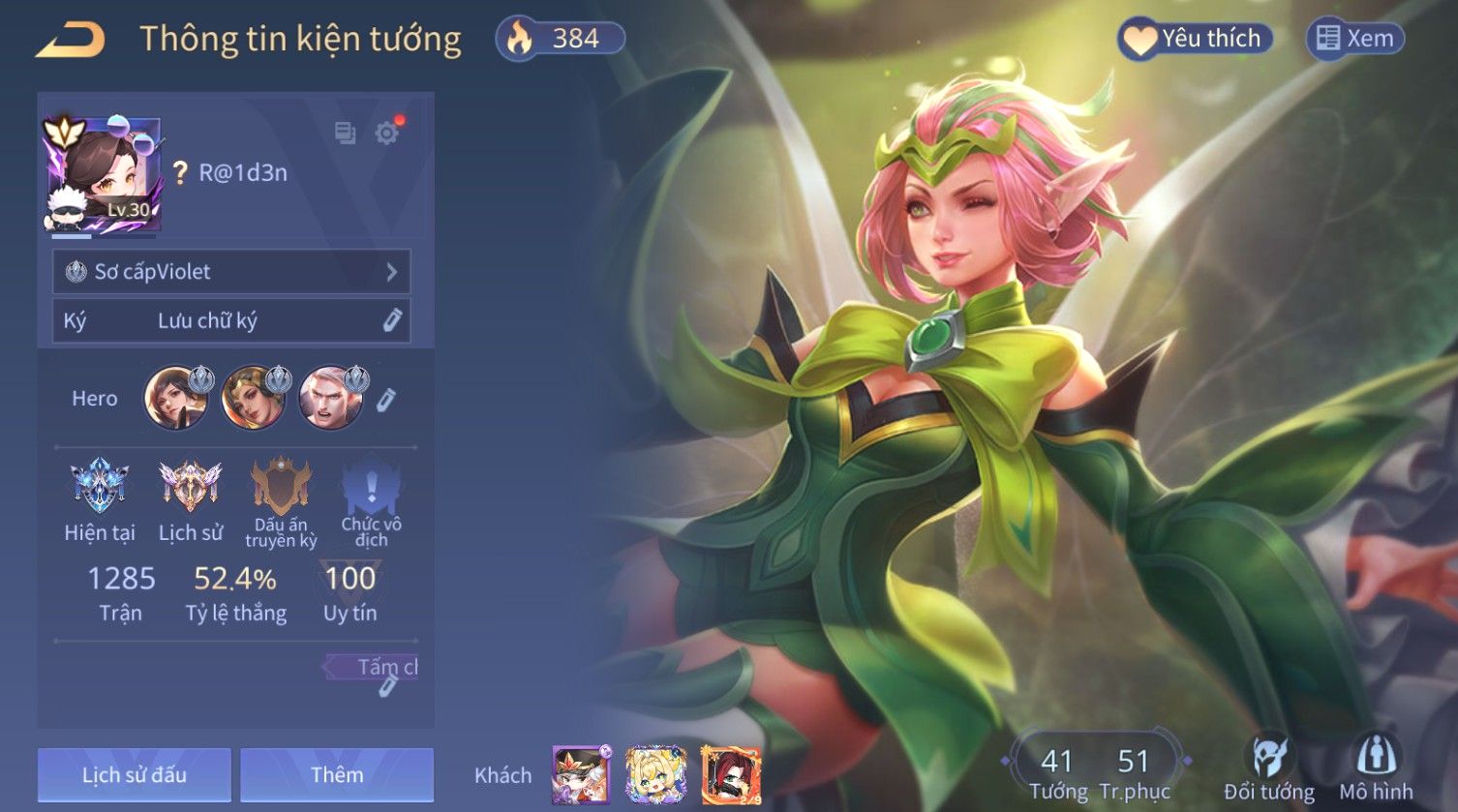Open the Xem view button

point(1355,39)
